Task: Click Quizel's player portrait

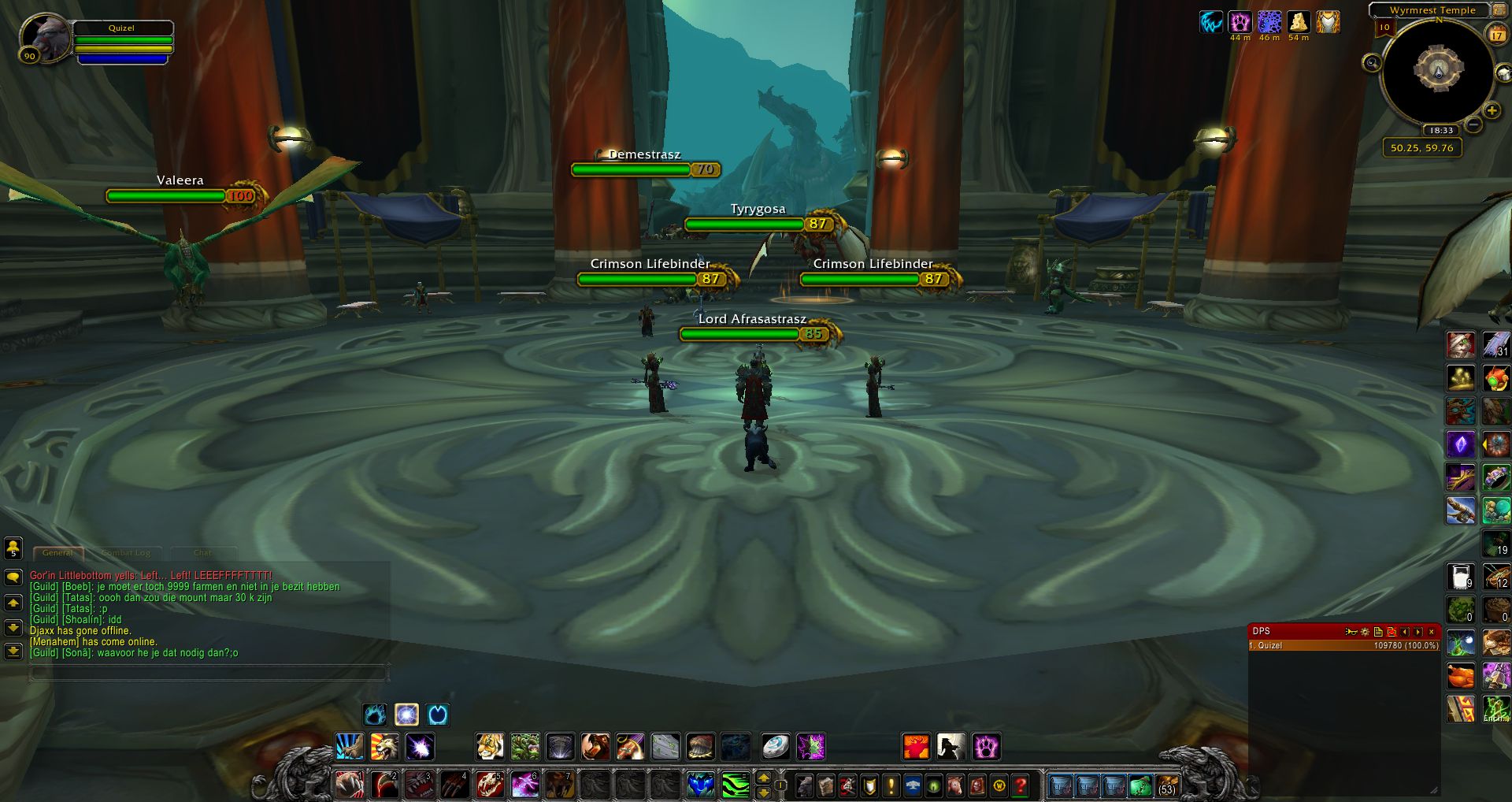Action: point(45,37)
